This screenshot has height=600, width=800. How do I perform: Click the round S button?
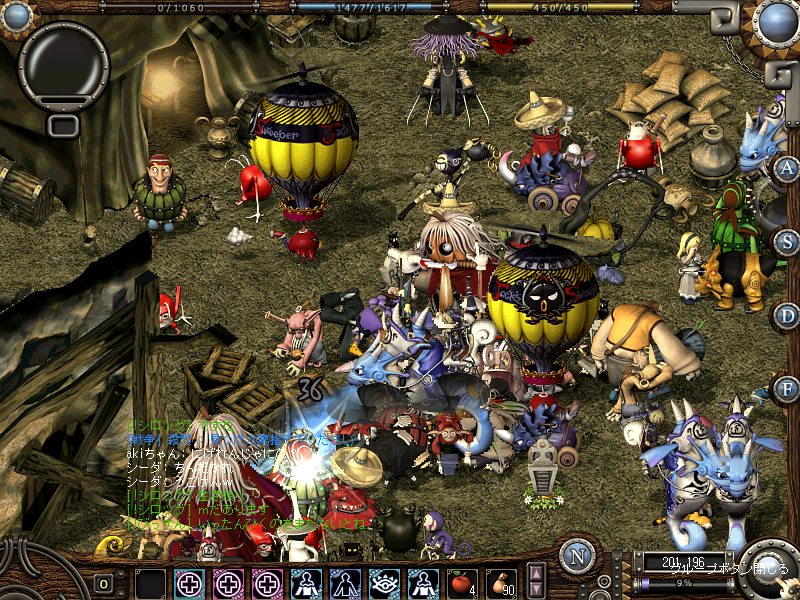point(787,242)
